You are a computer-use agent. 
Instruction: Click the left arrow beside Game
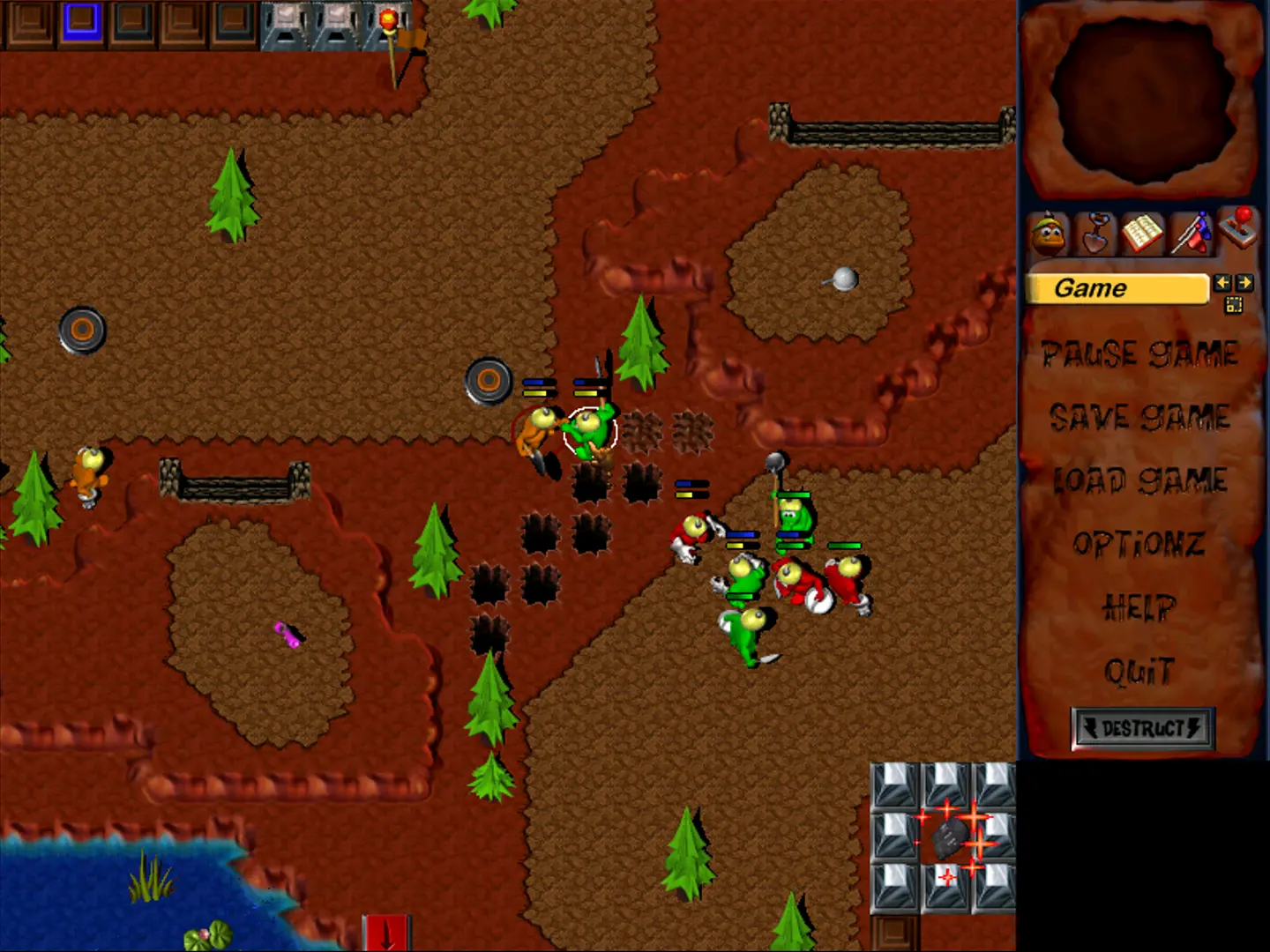click(x=1221, y=283)
